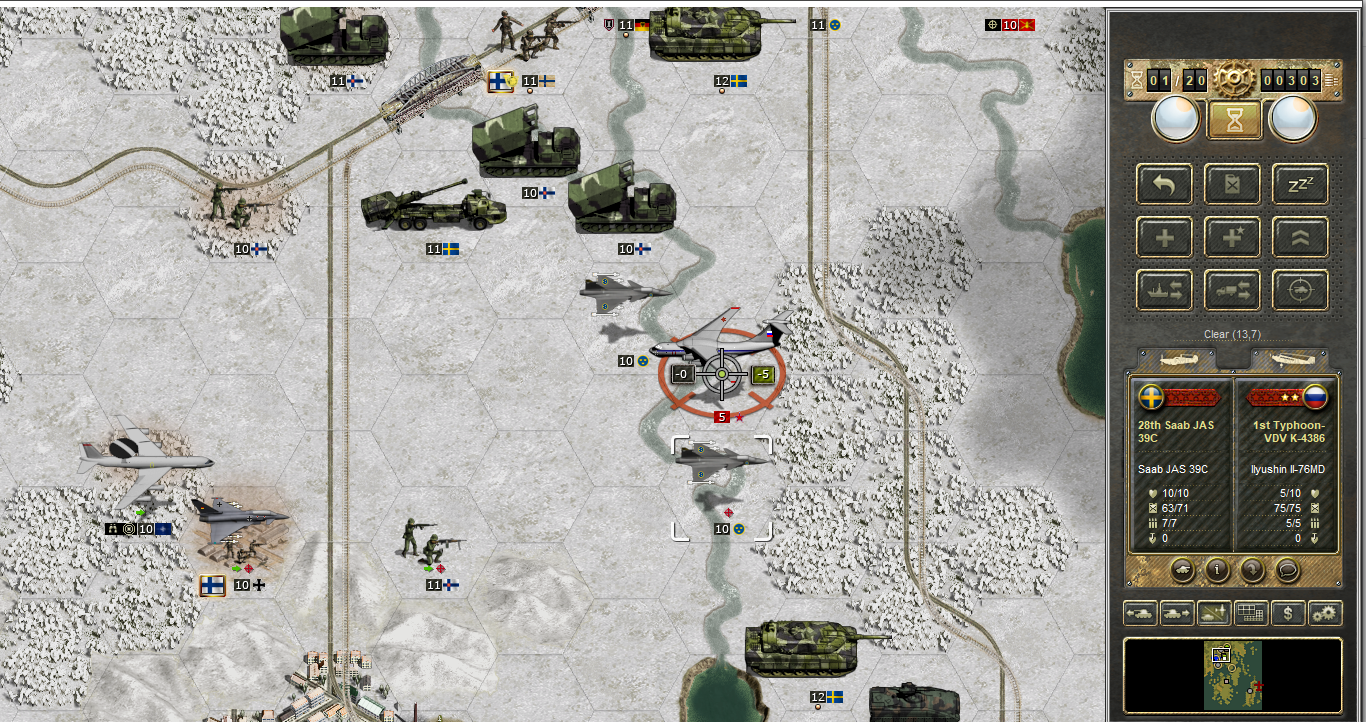Toggle truck transport mount button
The height and width of the screenshot is (722, 1366).
pos(1232,291)
